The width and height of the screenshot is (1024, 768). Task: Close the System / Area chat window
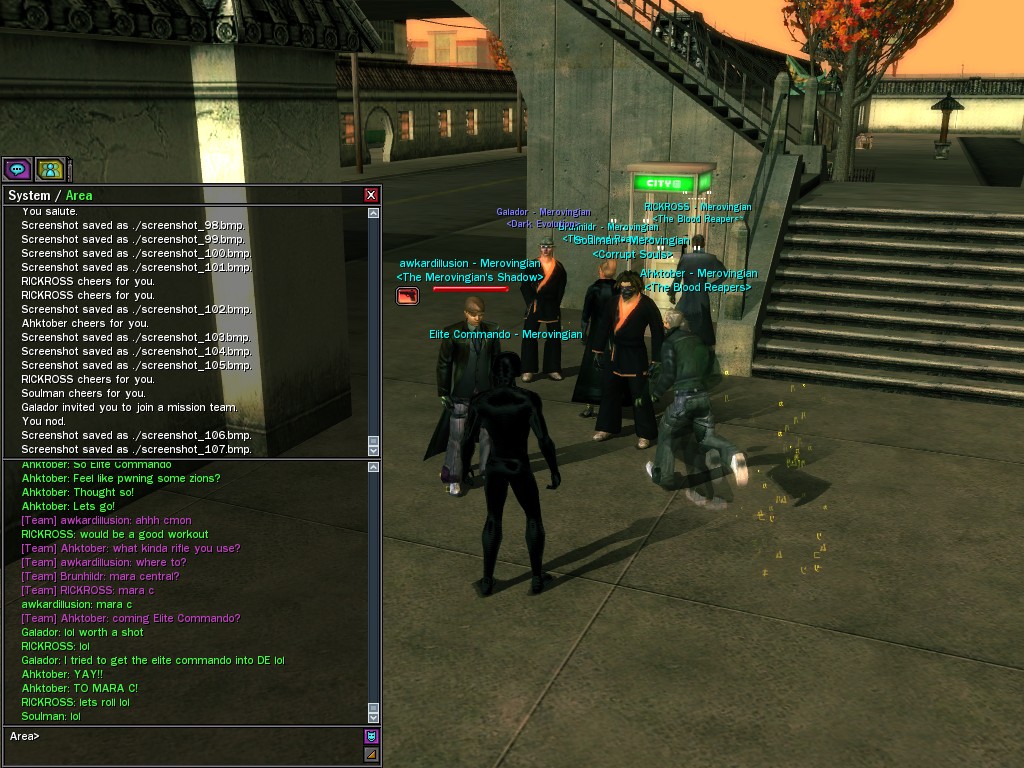(371, 195)
